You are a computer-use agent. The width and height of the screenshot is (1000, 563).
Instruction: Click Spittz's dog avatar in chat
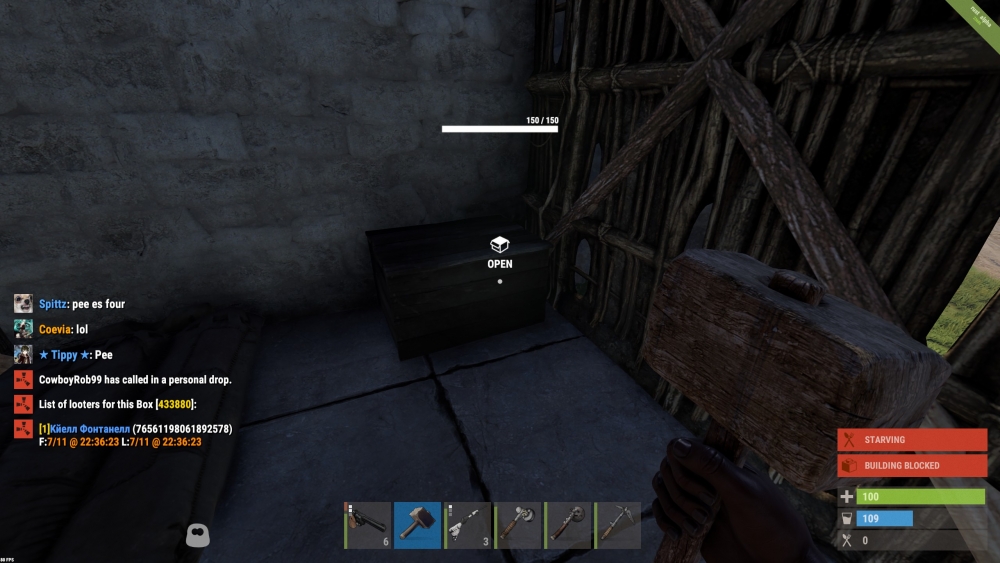pos(23,303)
